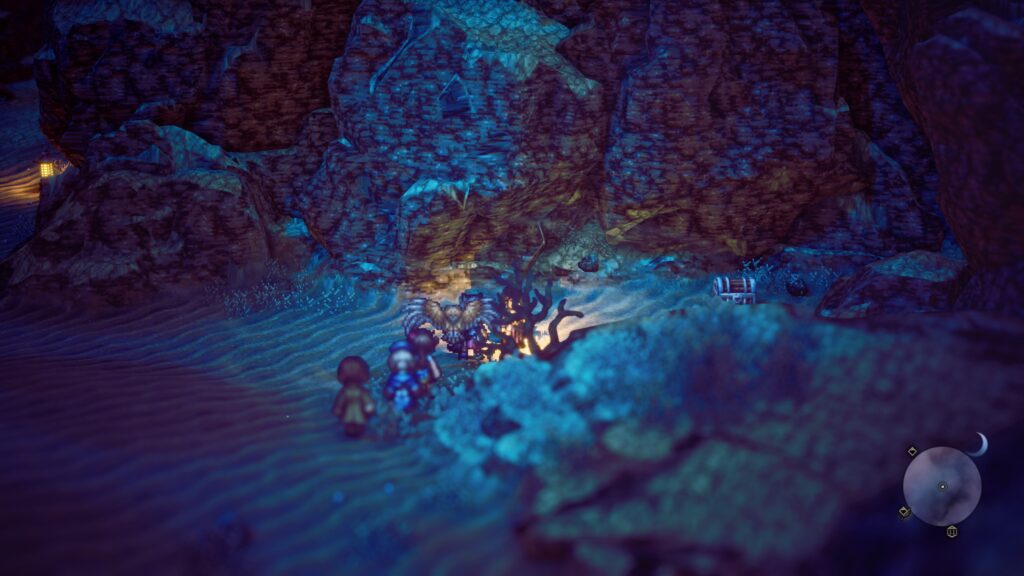Open the circular minimap

(x=941, y=486)
